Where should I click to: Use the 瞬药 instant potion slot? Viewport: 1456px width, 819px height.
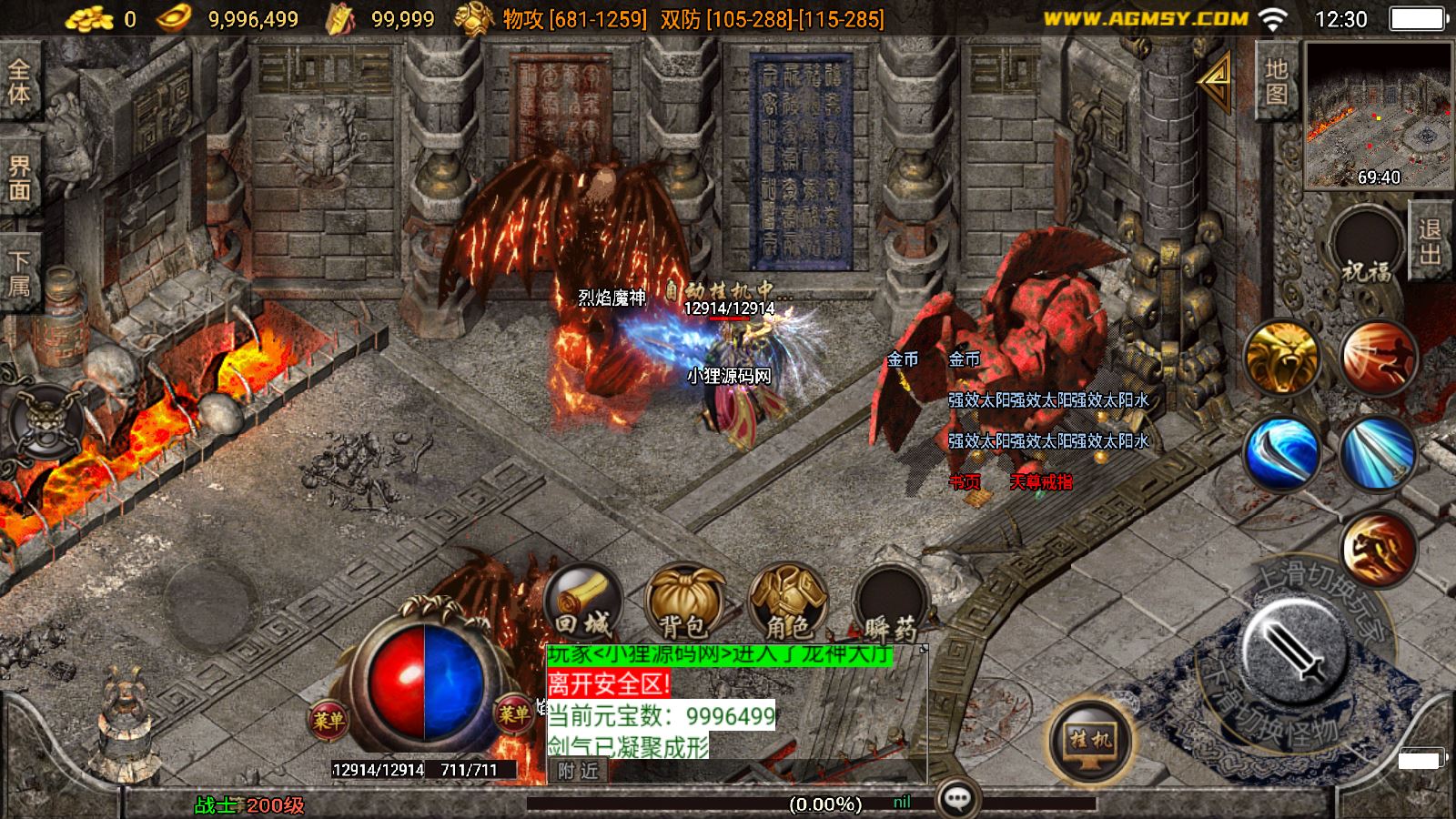(890, 602)
